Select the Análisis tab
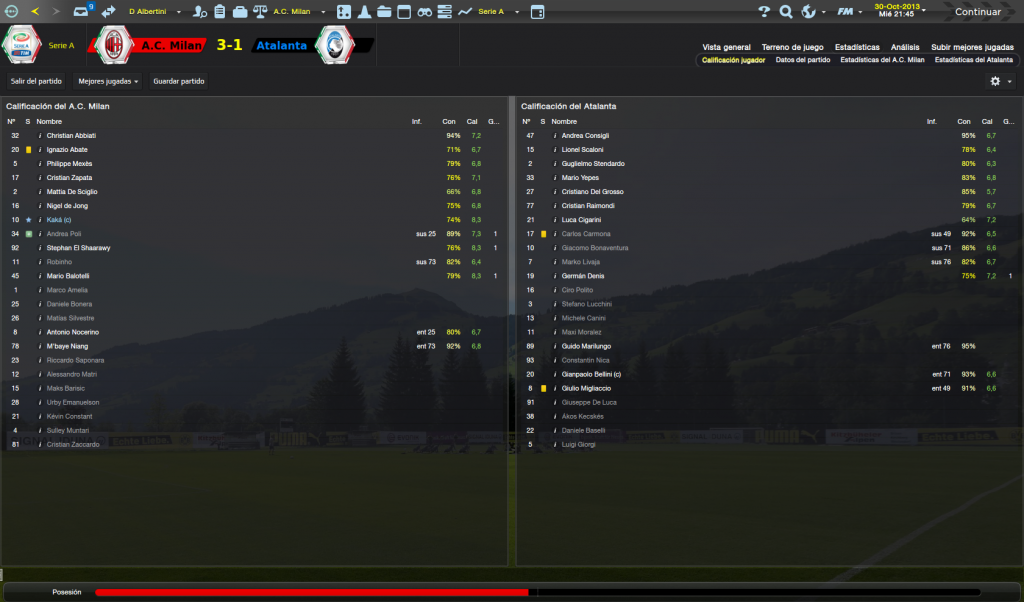The height and width of the screenshot is (602, 1024). tap(905, 47)
